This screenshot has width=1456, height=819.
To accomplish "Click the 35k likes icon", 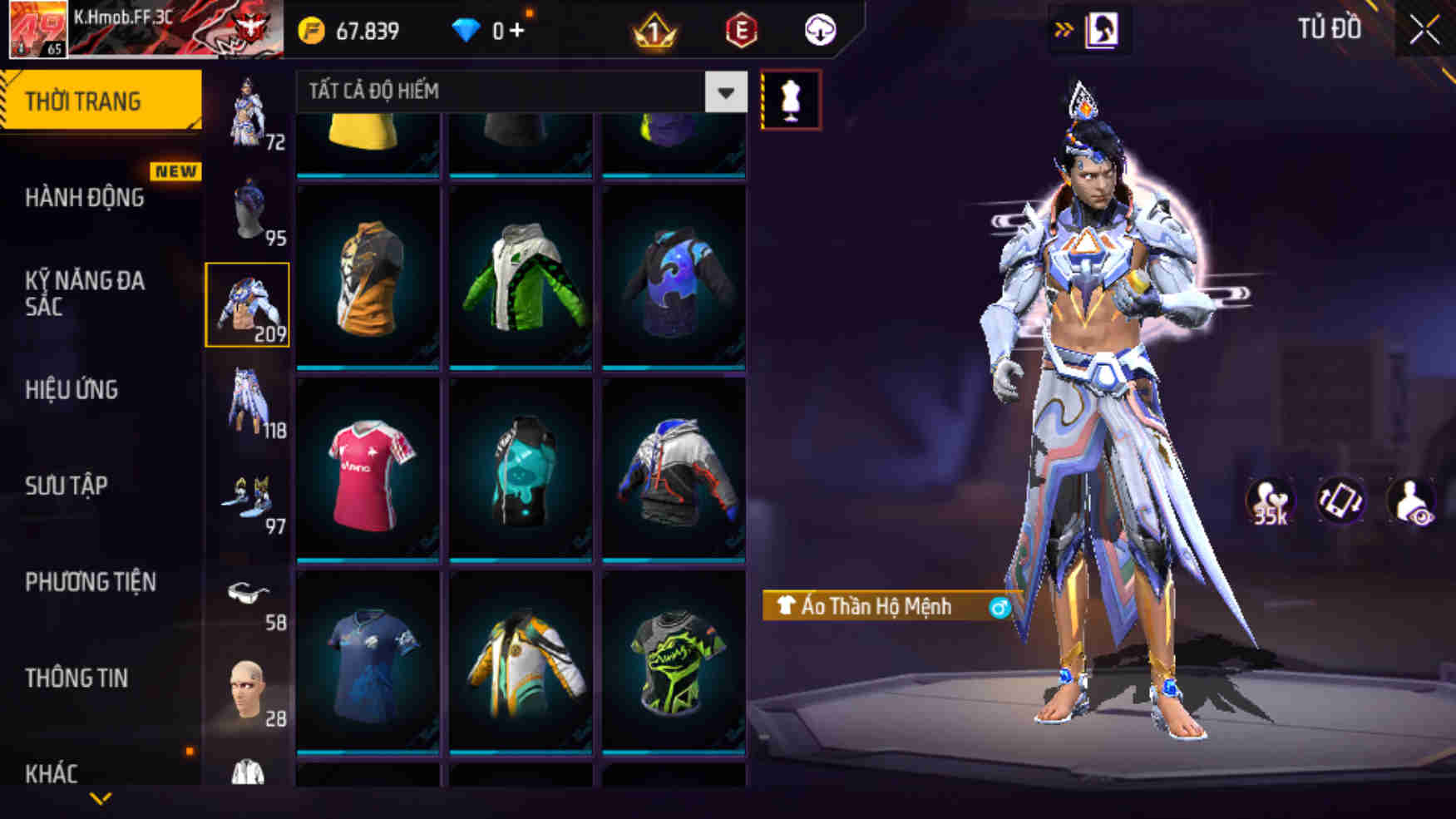I will pos(1271,500).
